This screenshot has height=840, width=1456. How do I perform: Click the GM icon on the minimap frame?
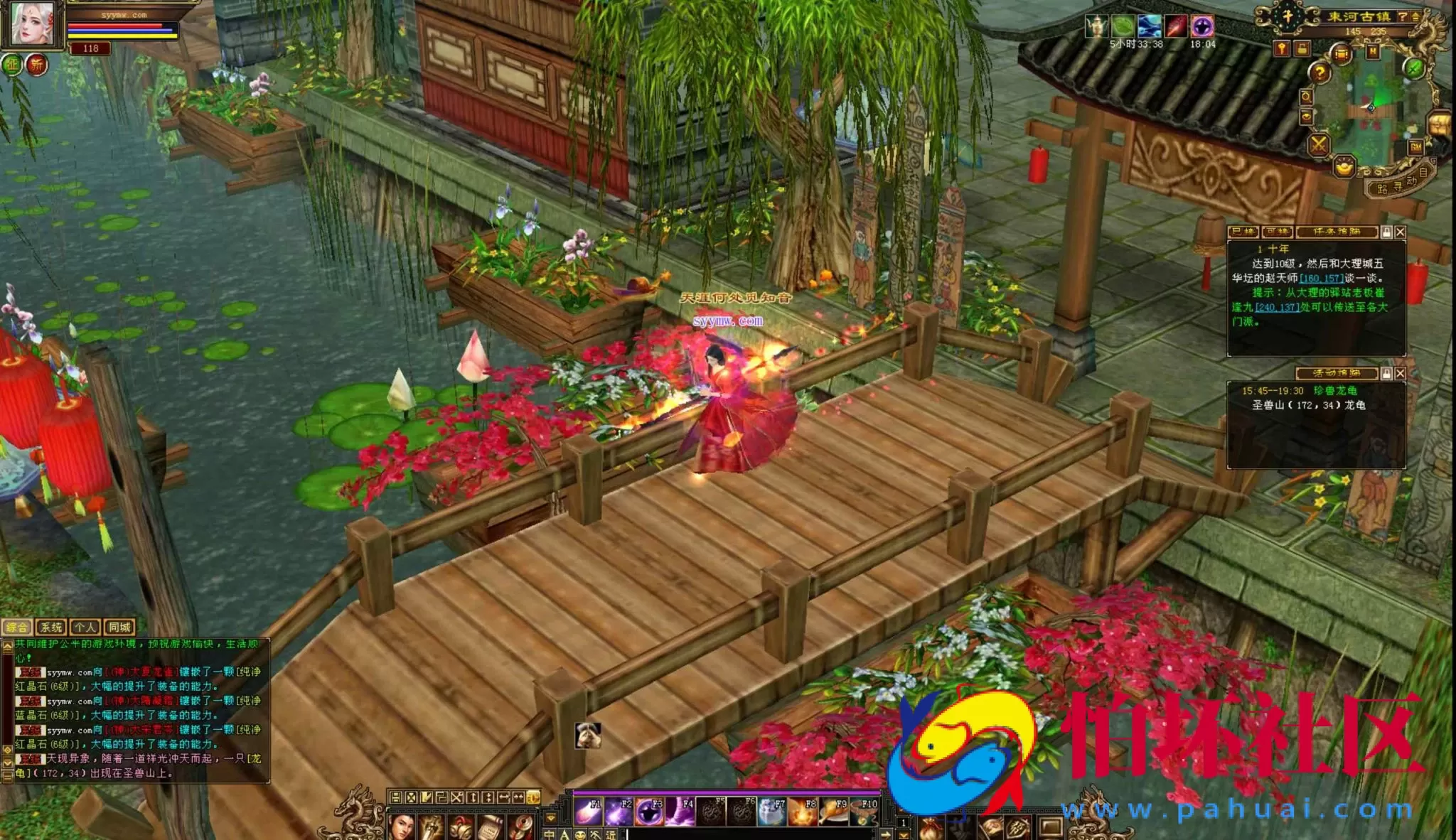(x=1415, y=146)
